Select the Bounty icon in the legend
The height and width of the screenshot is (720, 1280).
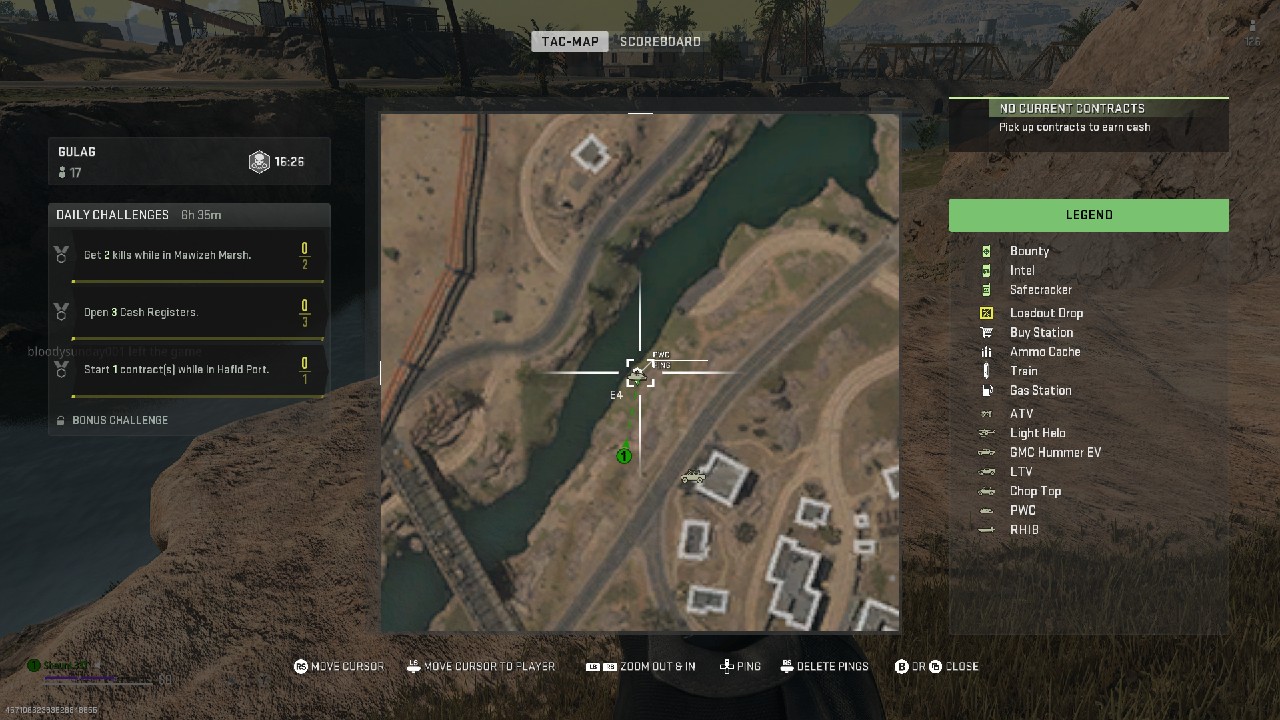pyautogui.click(x=988, y=251)
